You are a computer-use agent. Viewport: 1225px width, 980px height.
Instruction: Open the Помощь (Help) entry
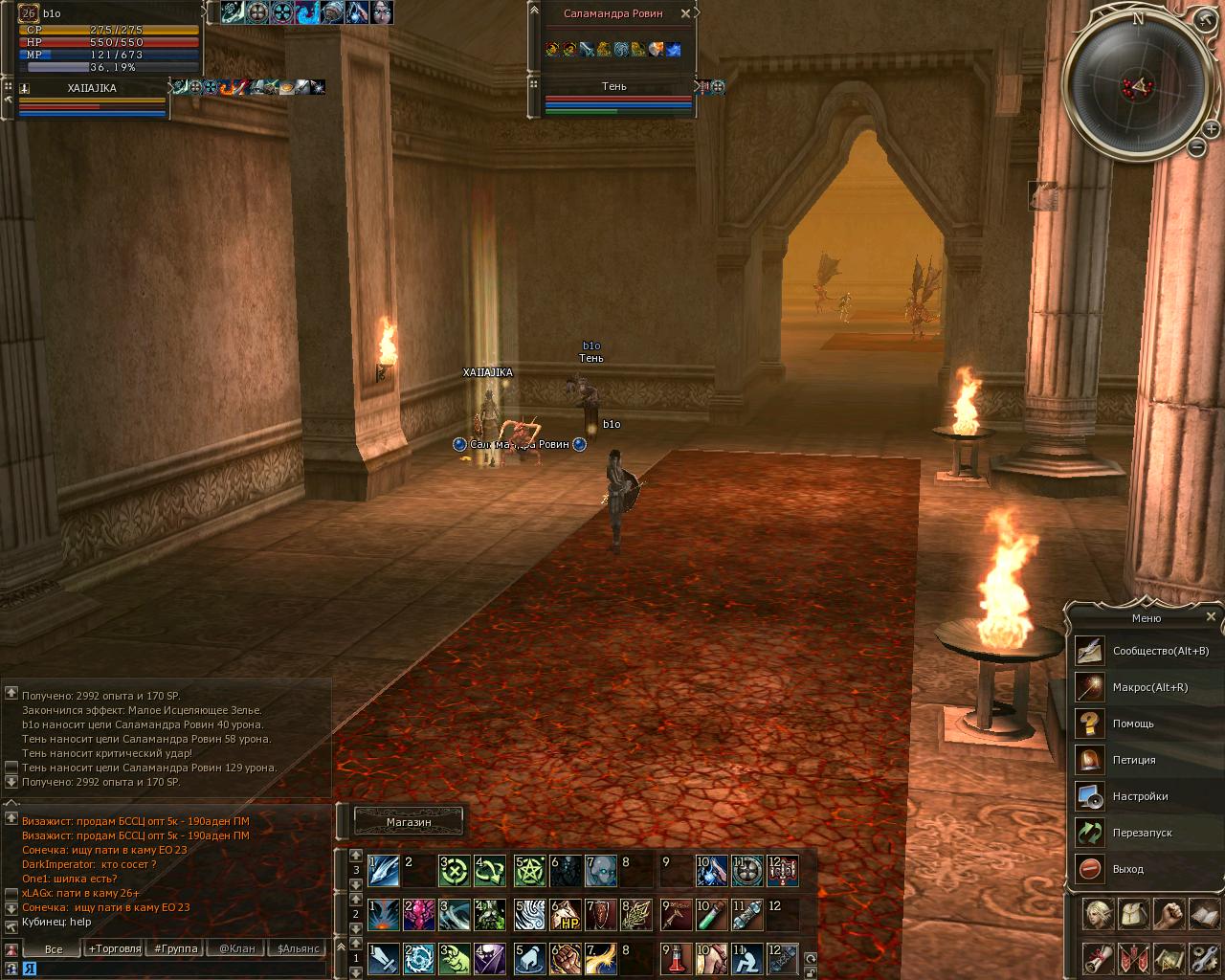click(x=1133, y=724)
